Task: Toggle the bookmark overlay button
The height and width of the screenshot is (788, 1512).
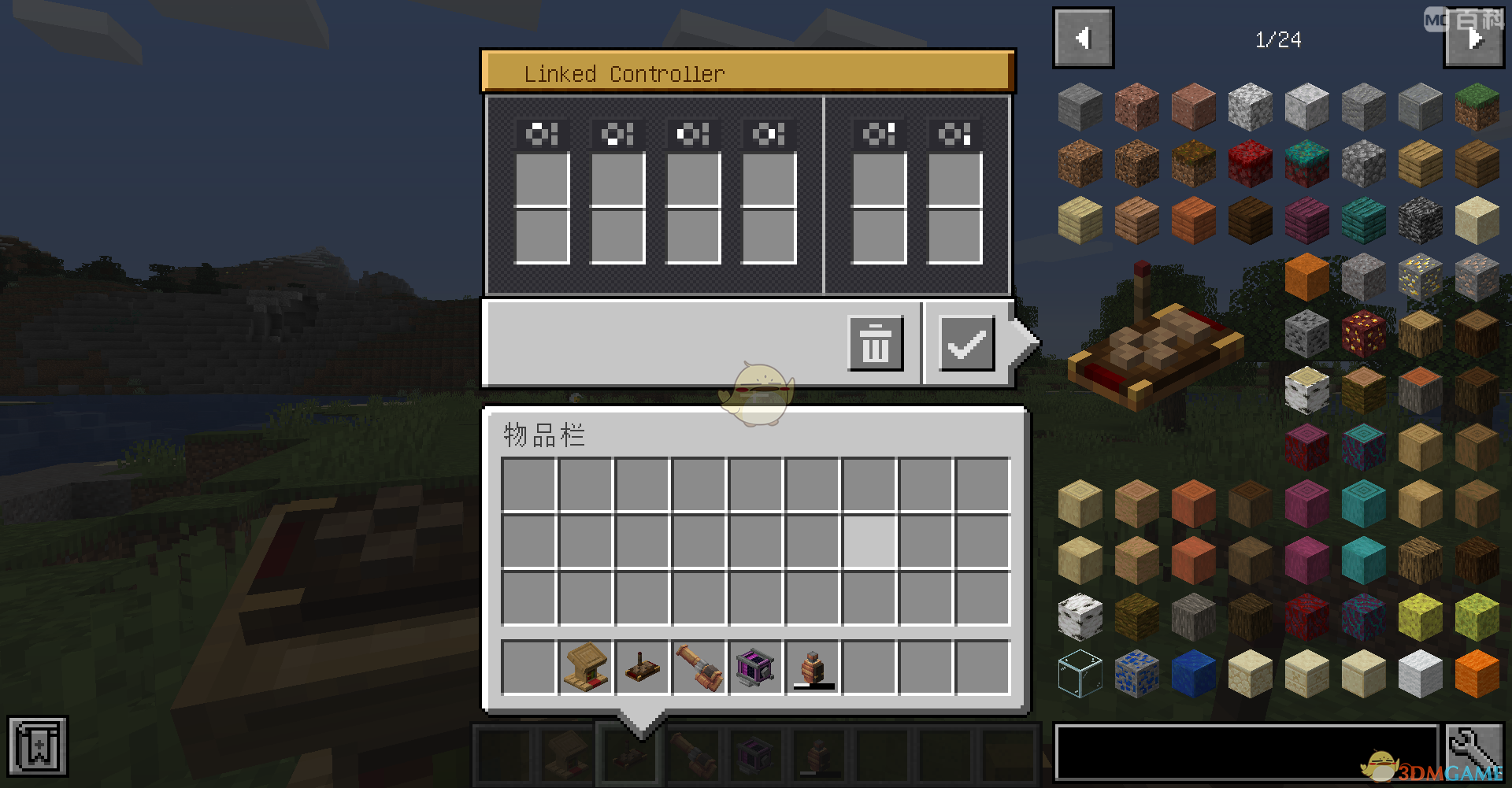Action: [x=37, y=745]
